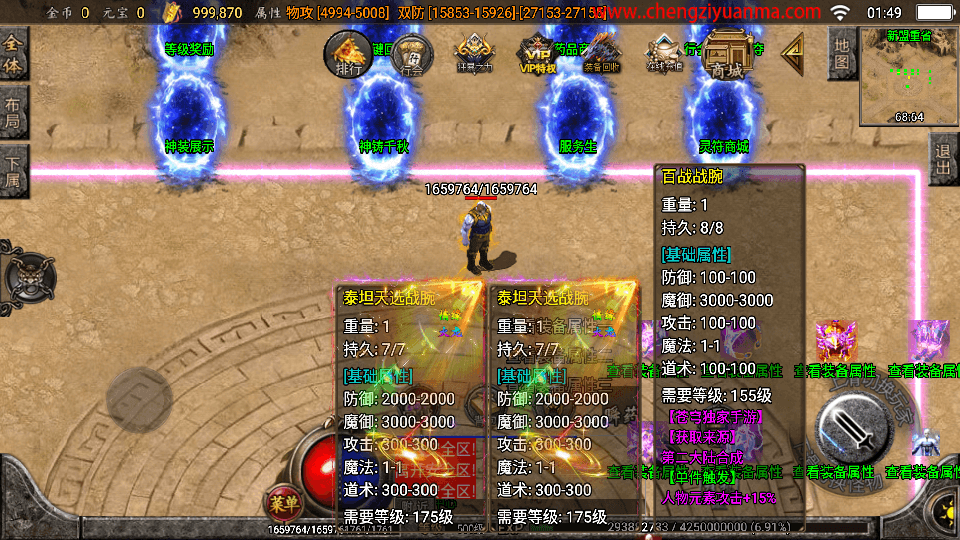Open the VIP特权 privileges icon
The height and width of the screenshot is (540, 960).
point(536,54)
